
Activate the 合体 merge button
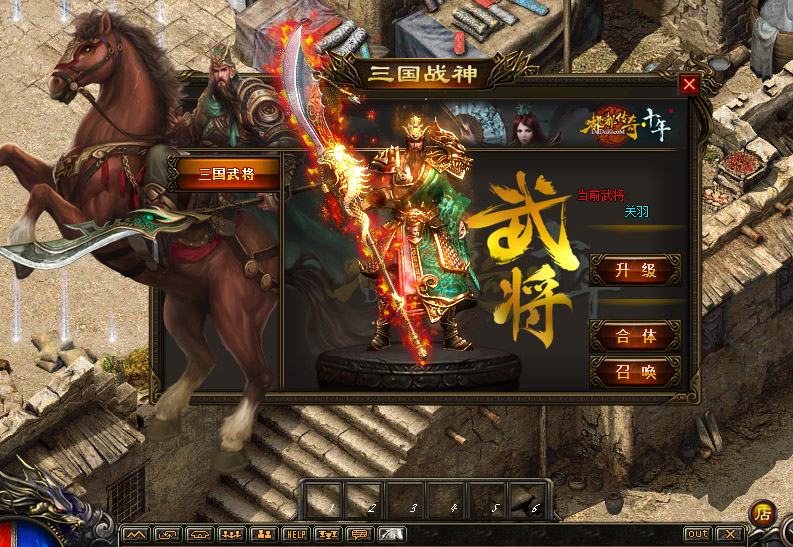(x=635, y=336)
